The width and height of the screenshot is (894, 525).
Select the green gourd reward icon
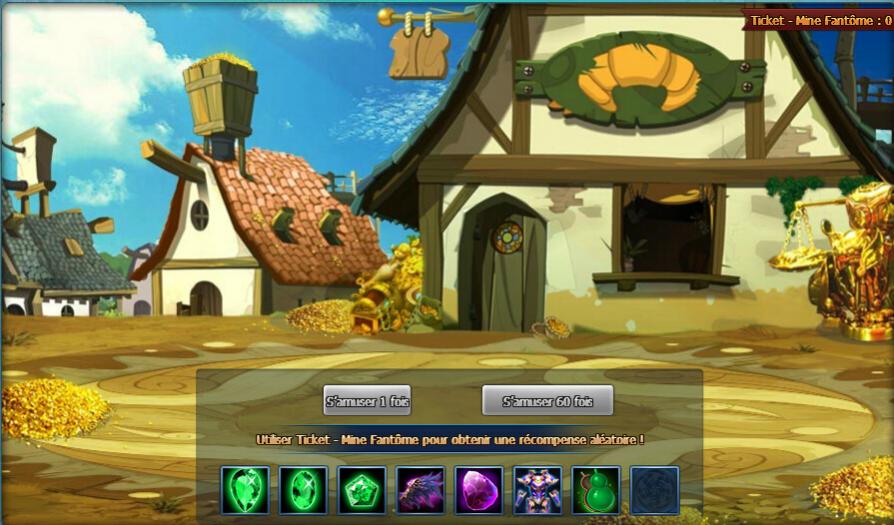pos(596,490)
